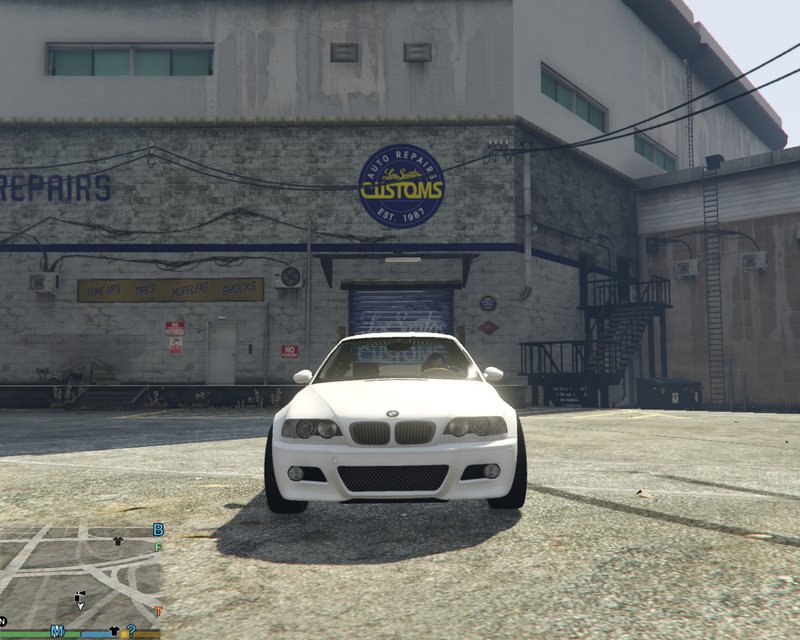Click the clothing store shirt marker near B blip

118,540
